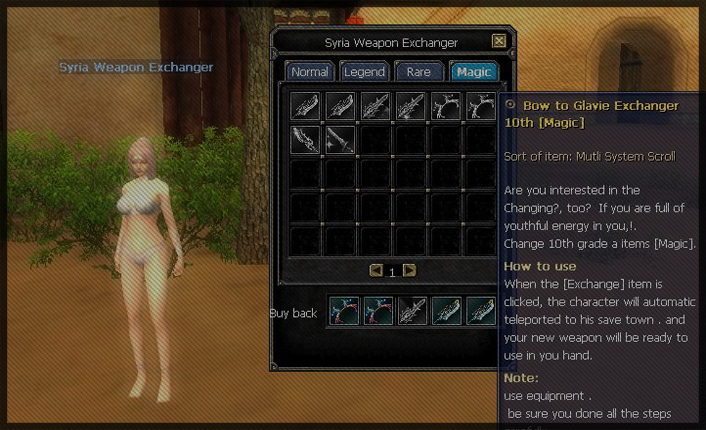Select the Magic tab
The height and width of the screenshot is (430, 706).
473,72
